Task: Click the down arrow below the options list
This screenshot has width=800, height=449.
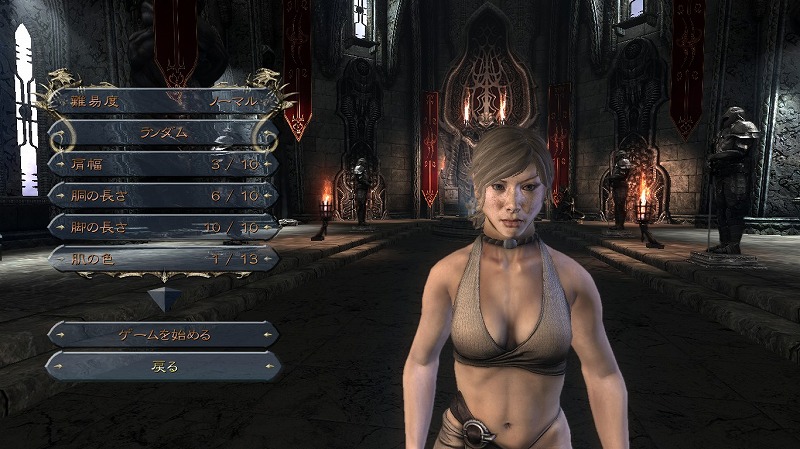Action: pos(163,297)
